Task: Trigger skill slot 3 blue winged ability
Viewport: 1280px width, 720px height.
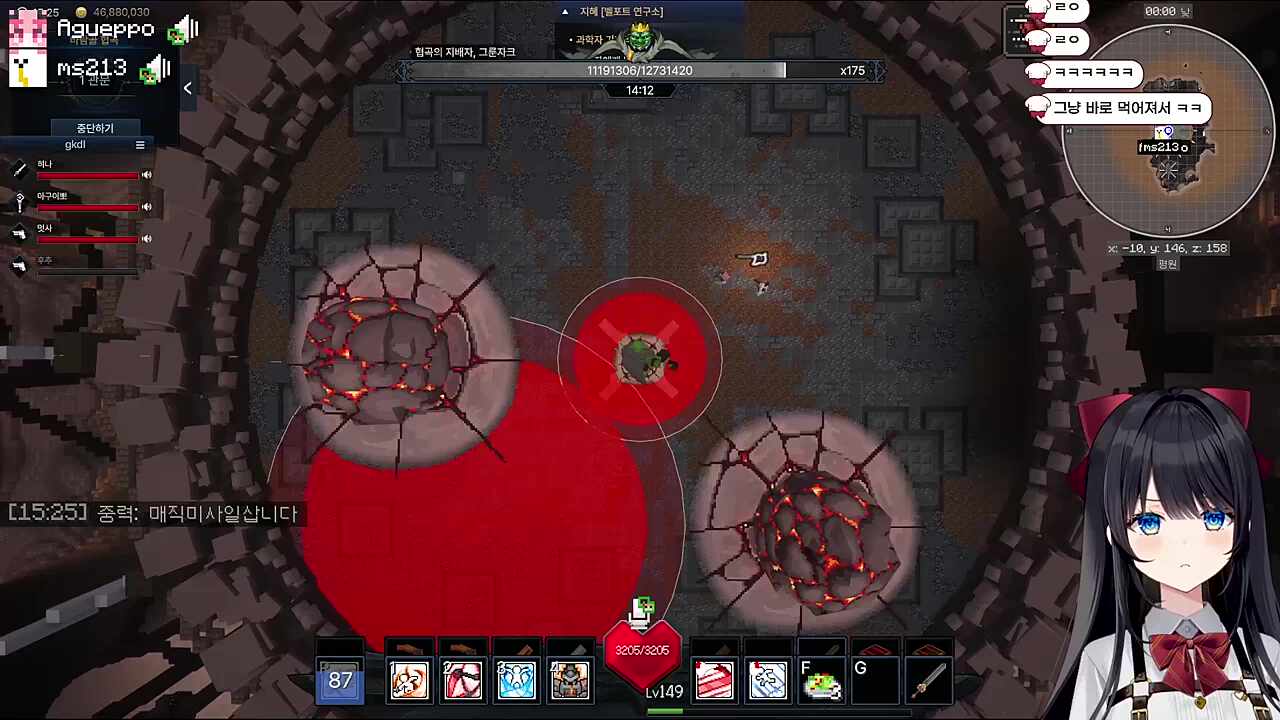Action: coord(516,680)
